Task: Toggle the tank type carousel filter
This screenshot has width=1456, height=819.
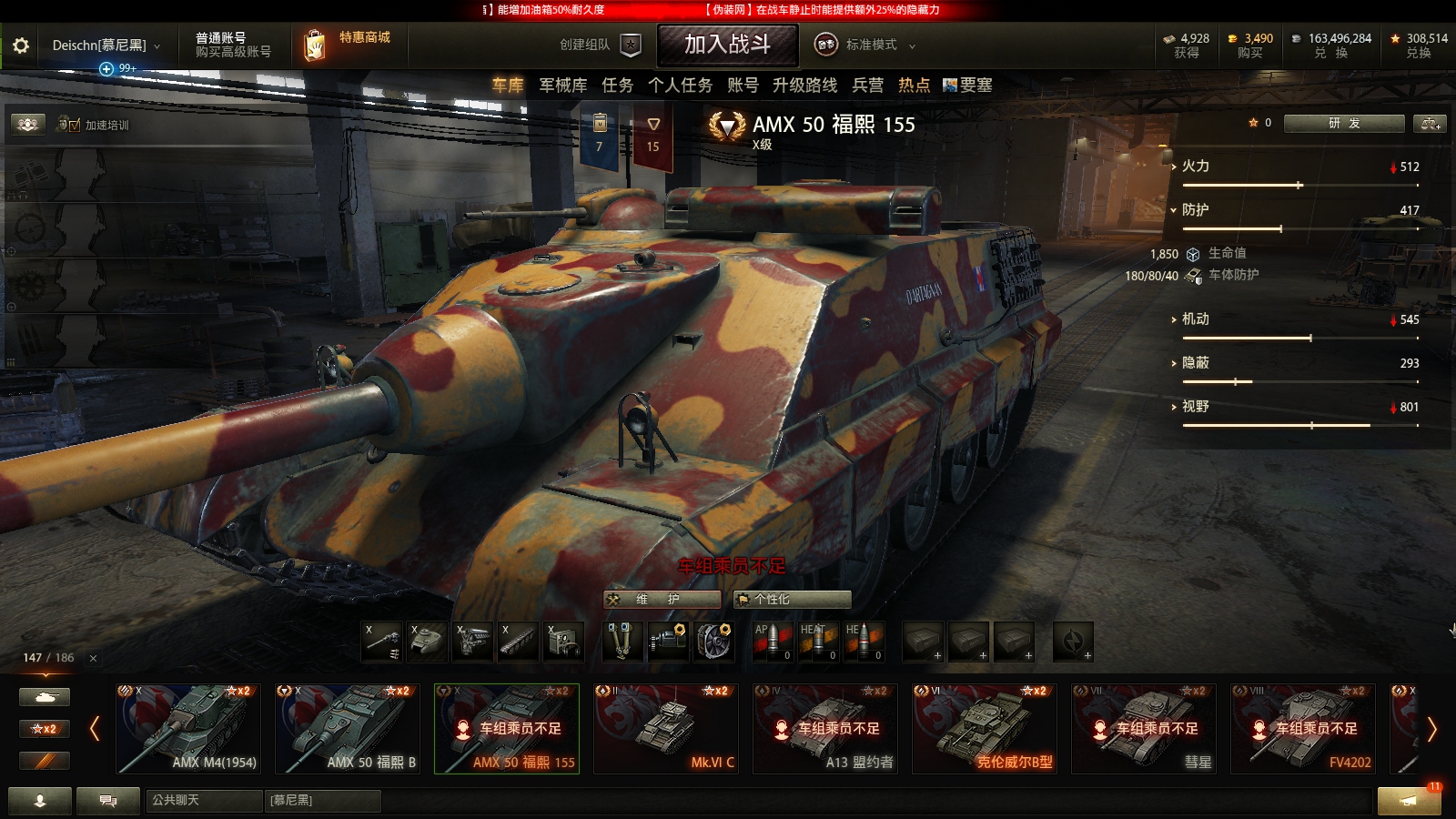Action: 45,695
